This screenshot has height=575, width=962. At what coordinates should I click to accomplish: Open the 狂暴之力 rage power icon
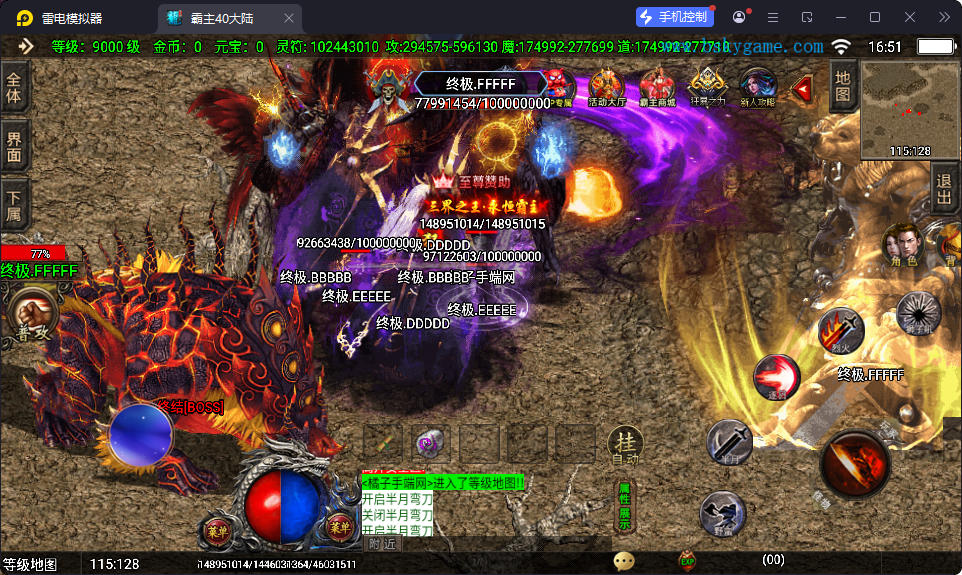pyautogui.click(x=707, y=88)
